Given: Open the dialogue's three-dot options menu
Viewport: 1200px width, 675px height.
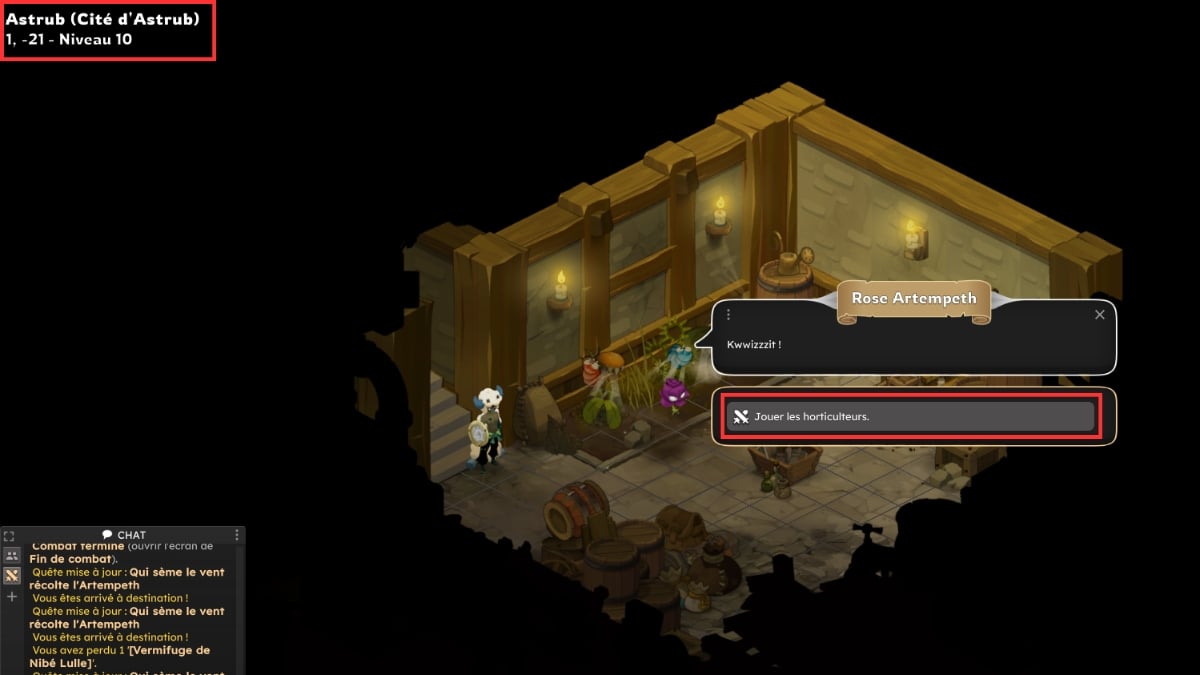Looking at the screenshot, I should [x=728, y=315].
